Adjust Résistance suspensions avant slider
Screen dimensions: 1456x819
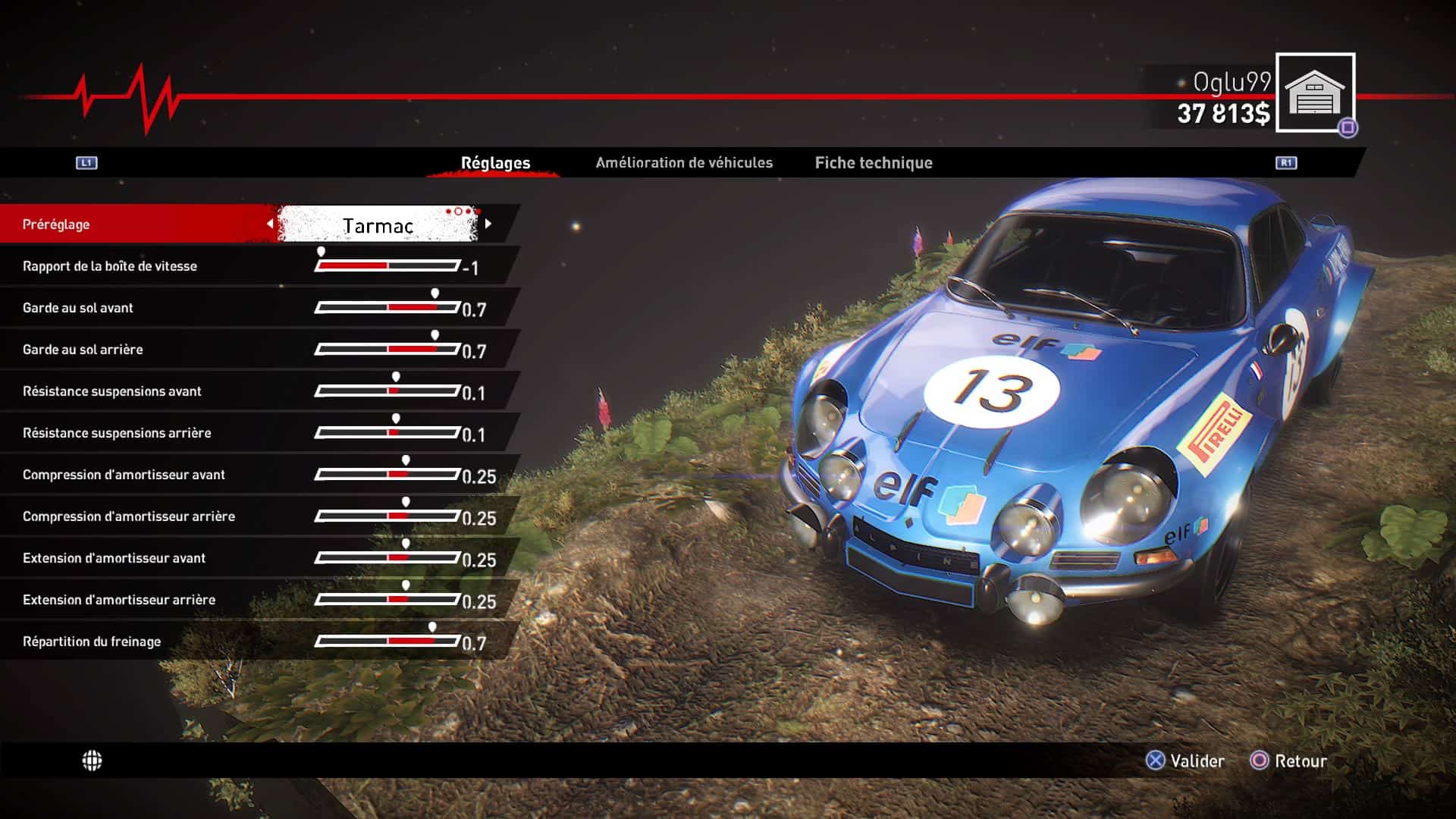point(388,391)
